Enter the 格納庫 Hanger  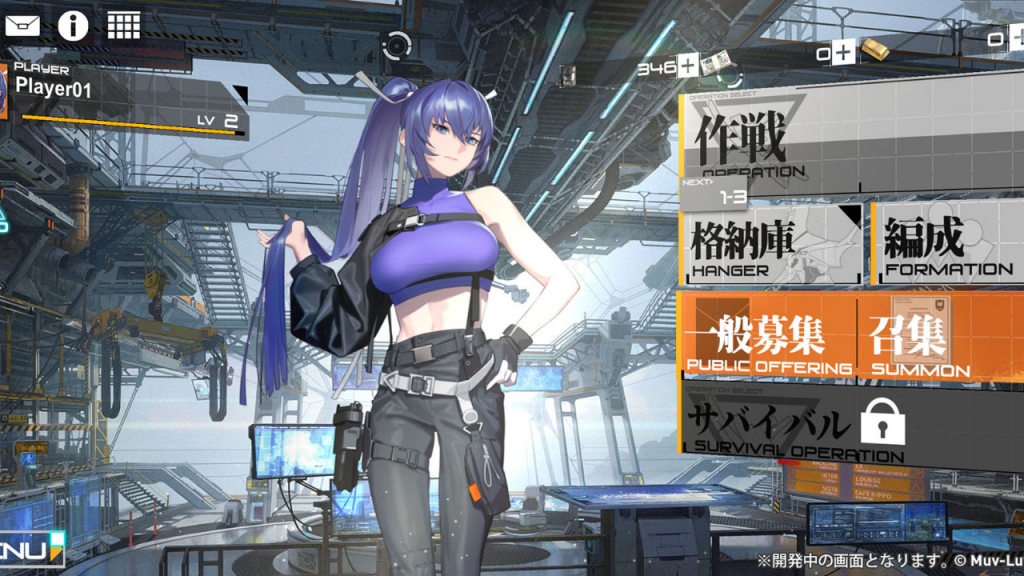click(774, 243)
